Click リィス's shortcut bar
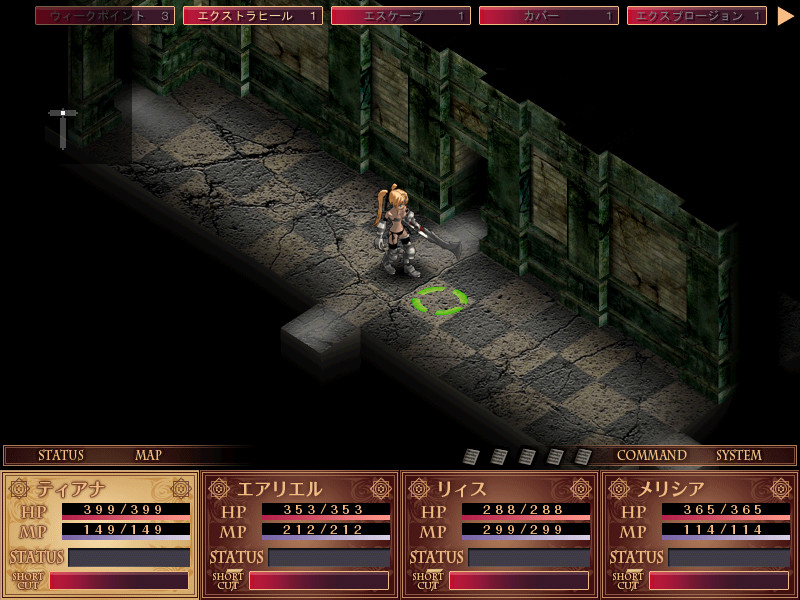Screen dimensions: 800x600 tap(518, 581)
